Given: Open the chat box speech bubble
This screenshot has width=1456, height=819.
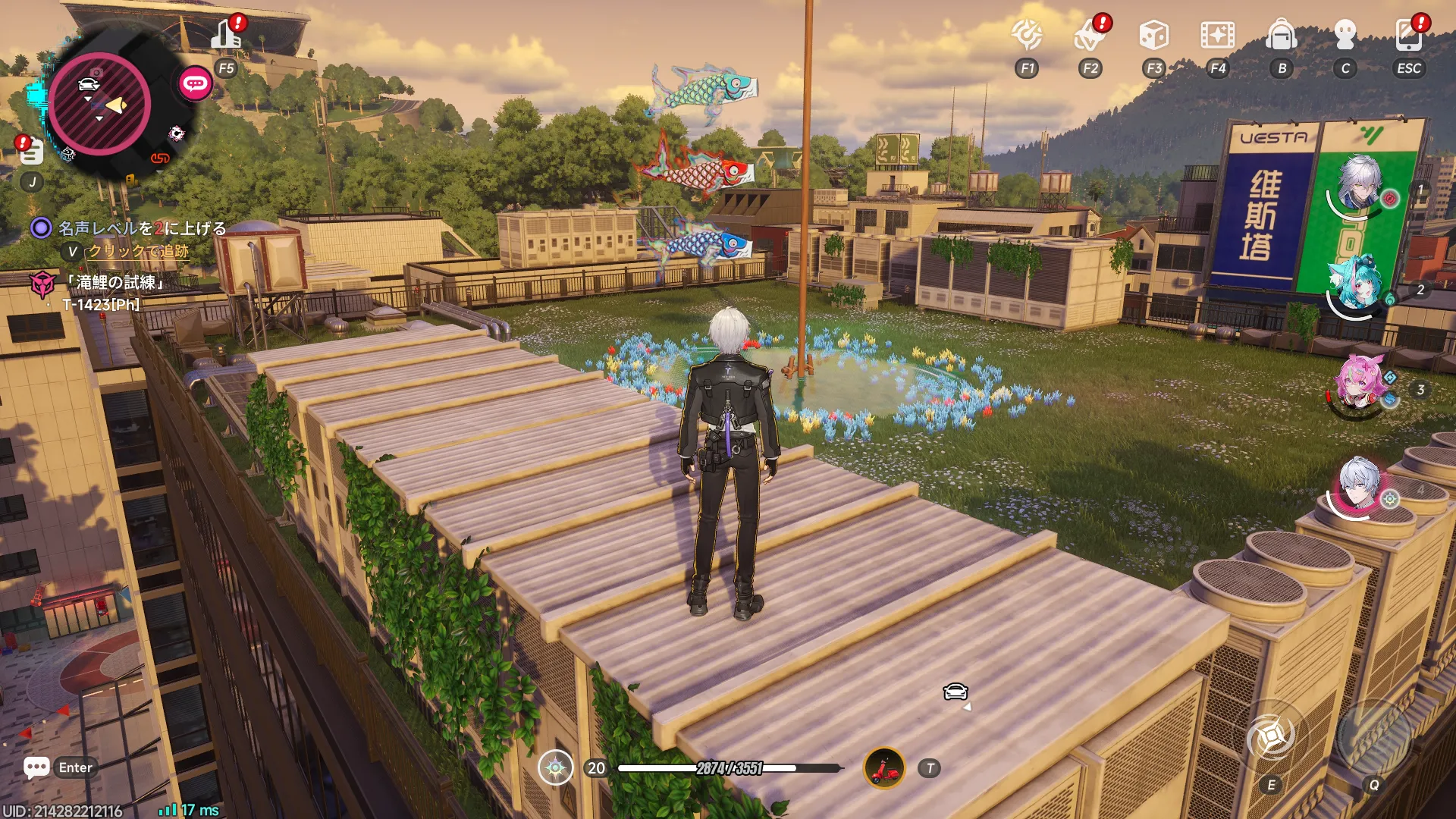Looking at the screenshot, I should [x=36, y=767].
